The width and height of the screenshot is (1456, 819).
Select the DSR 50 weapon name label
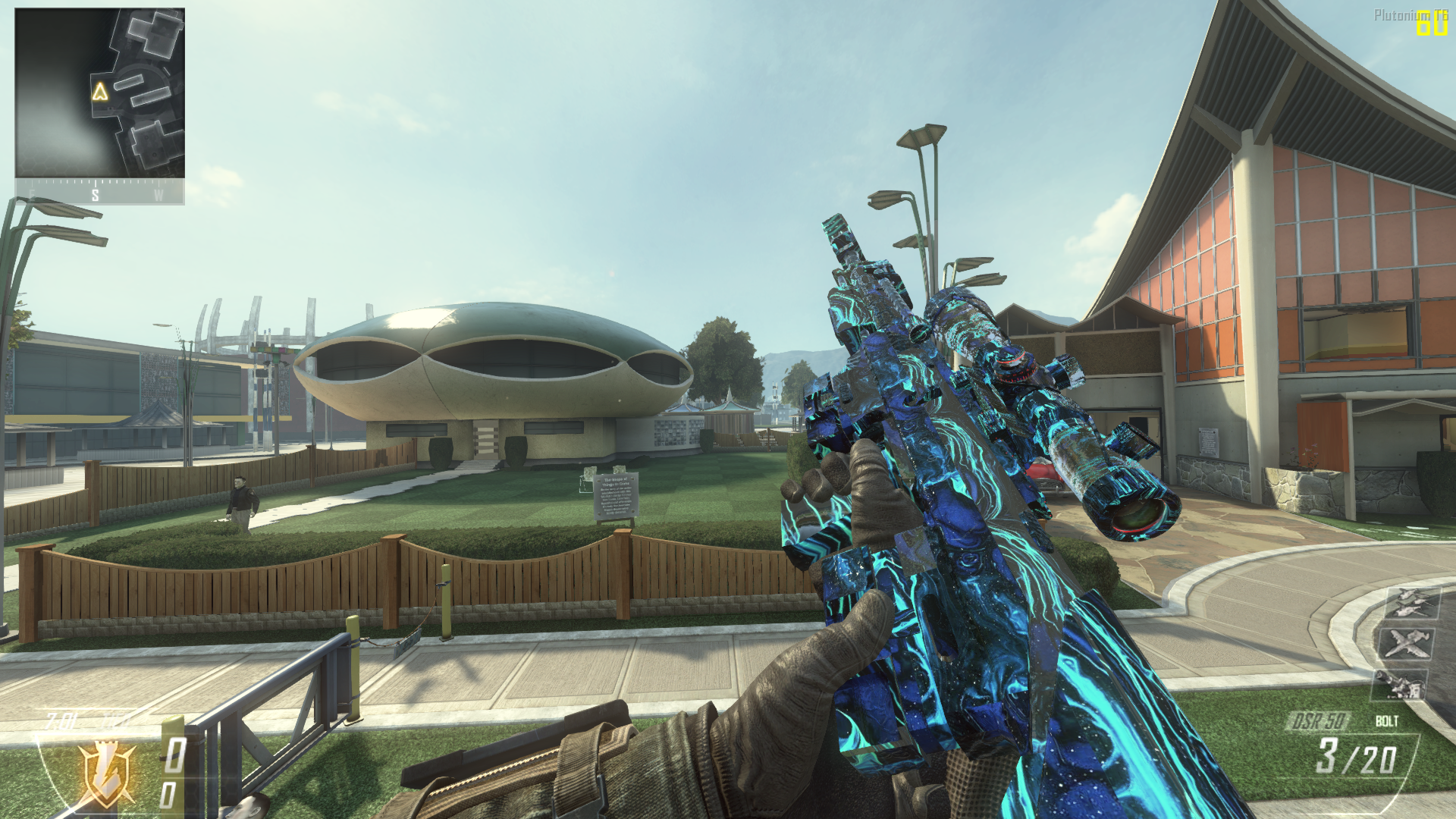pyautogui.click(x=1319, y=721)
